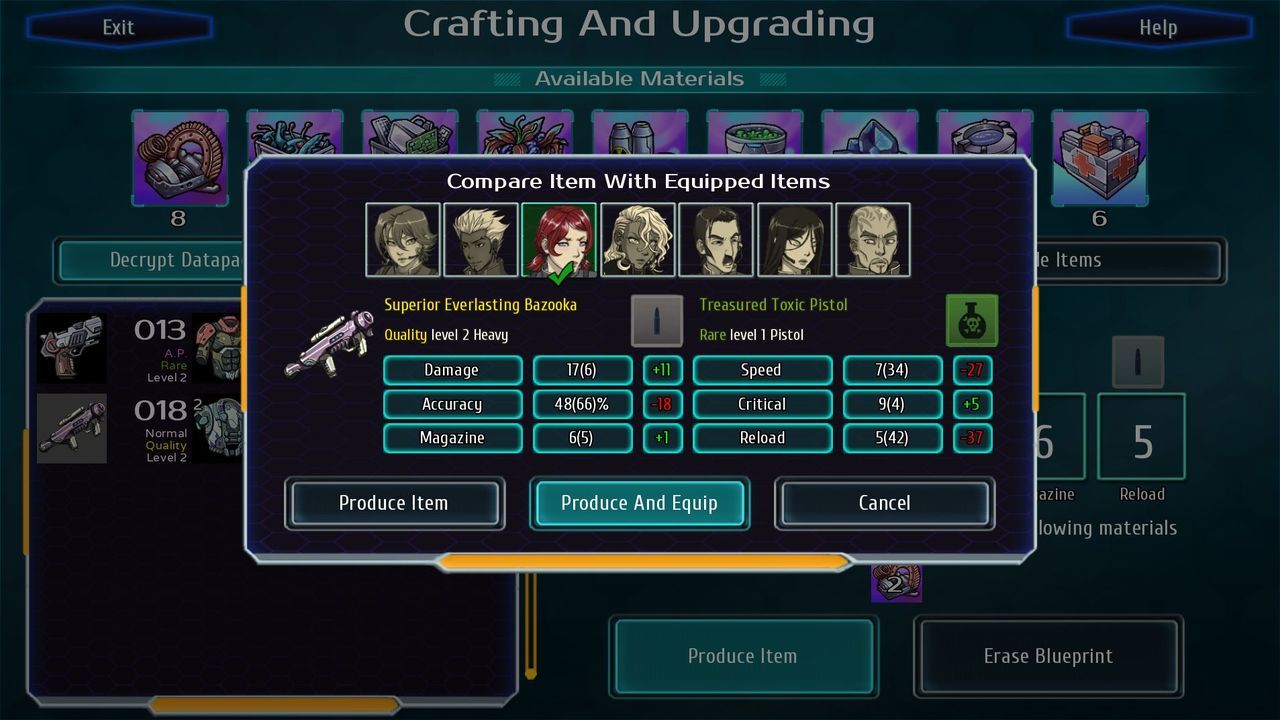Cancel the item comparison dialog
The width and height of the screenshot is (1280, 720).
(884, 503)
